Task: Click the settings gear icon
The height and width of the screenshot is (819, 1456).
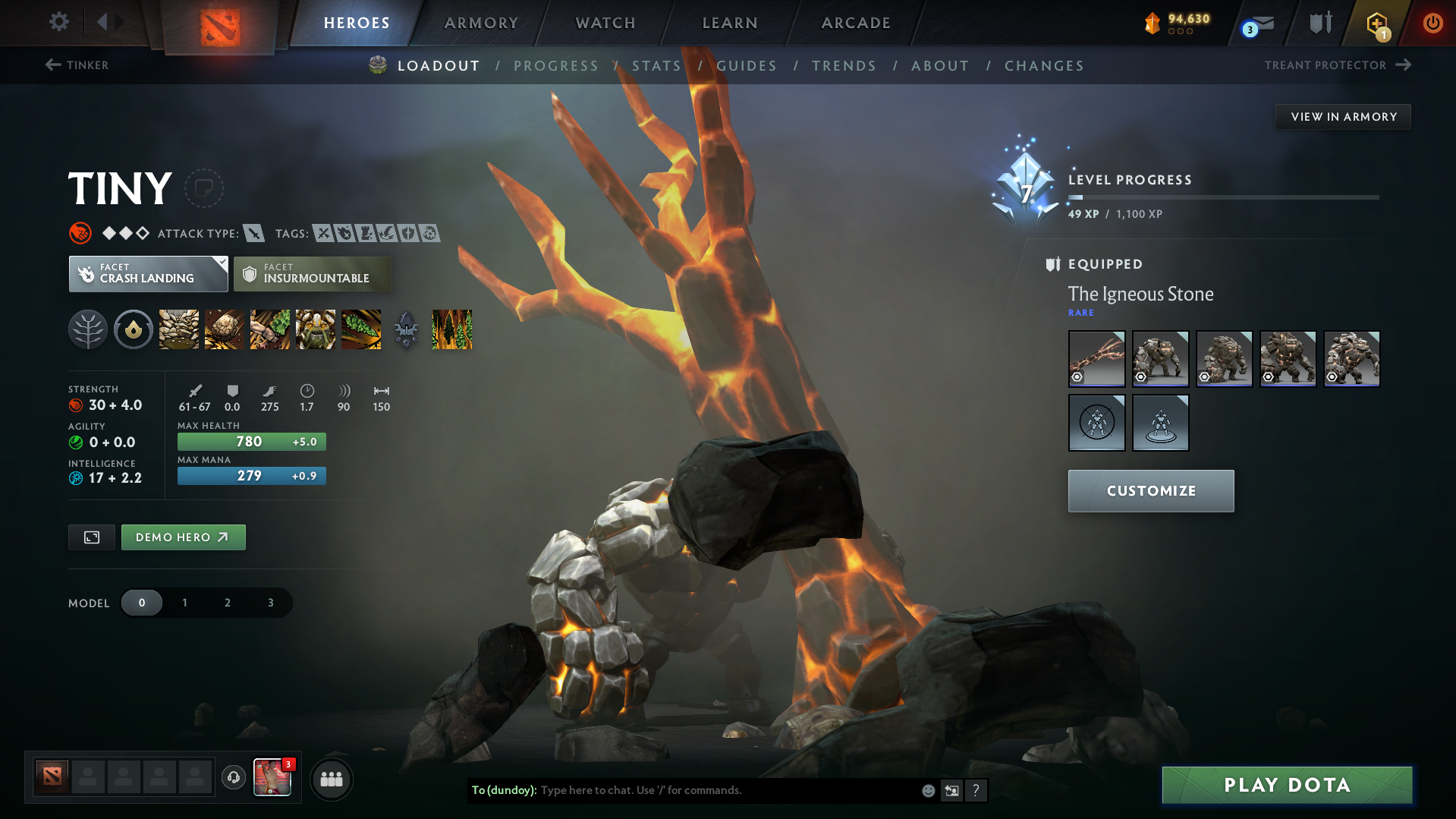Action: (x=58, y=22)
